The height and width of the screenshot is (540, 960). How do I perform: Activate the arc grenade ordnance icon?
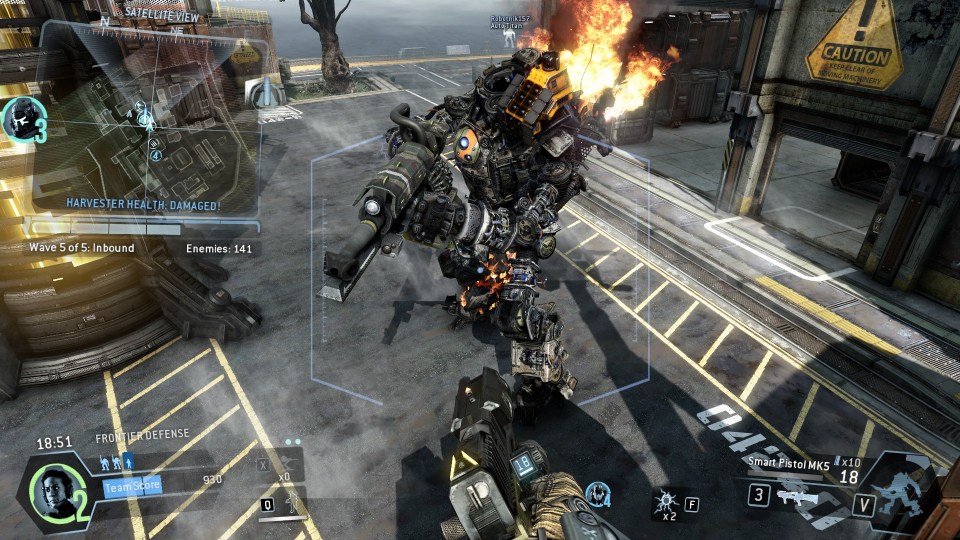(664, 502)
